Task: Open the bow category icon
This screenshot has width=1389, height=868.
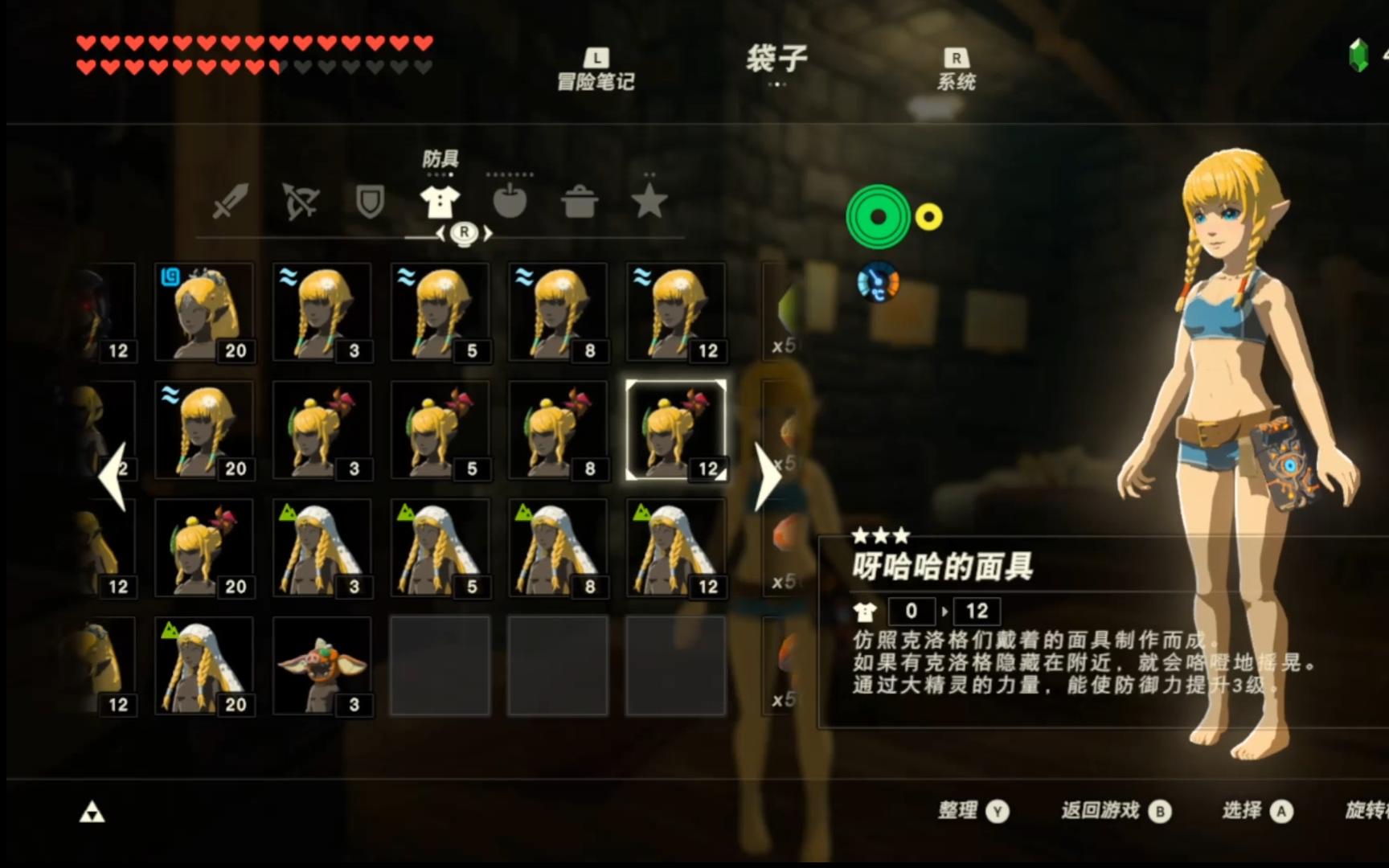Action: (x=300, y=203)
